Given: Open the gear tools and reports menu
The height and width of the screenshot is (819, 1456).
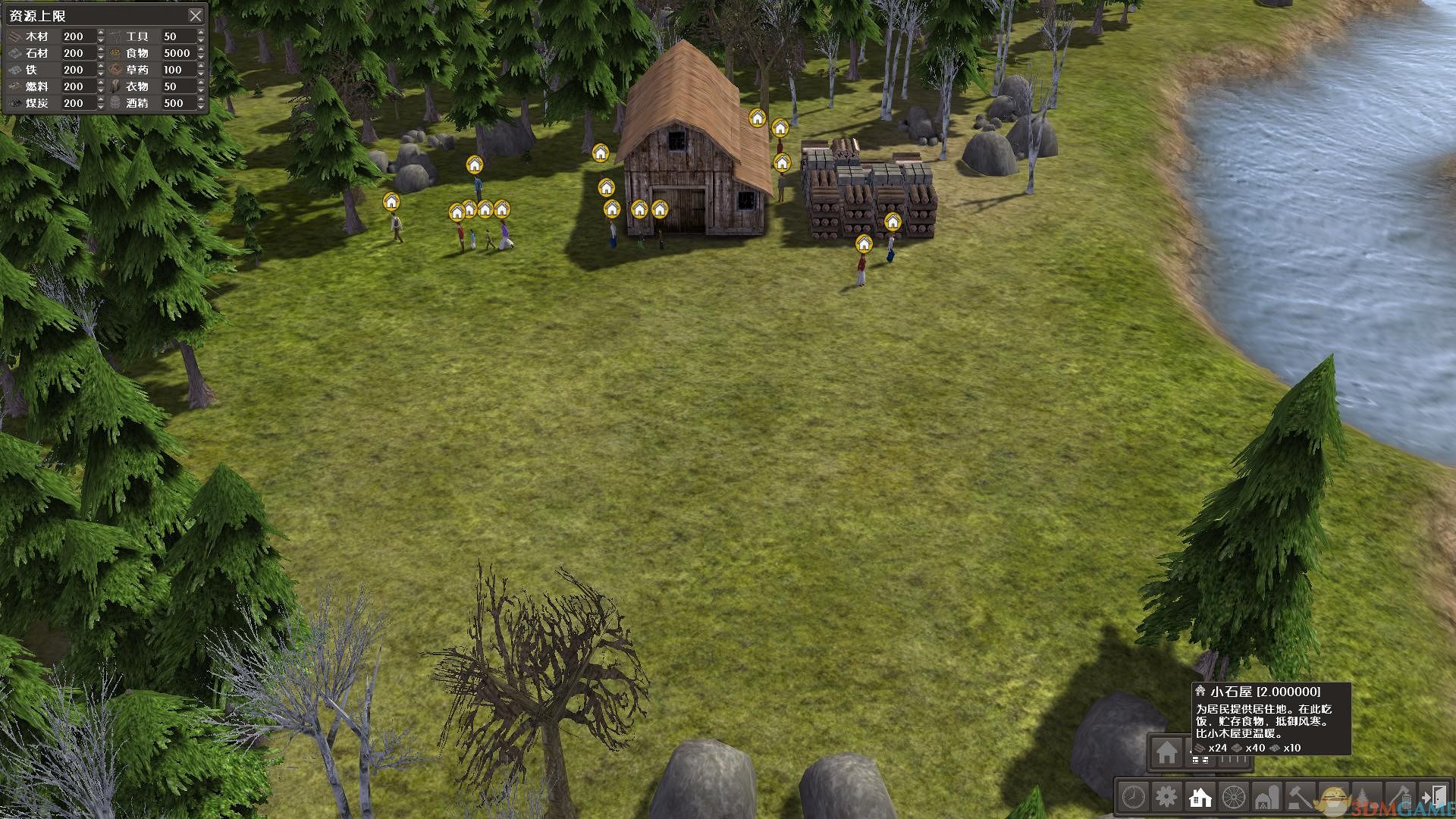Looking at the screenshot, I should pos(1166,797).
